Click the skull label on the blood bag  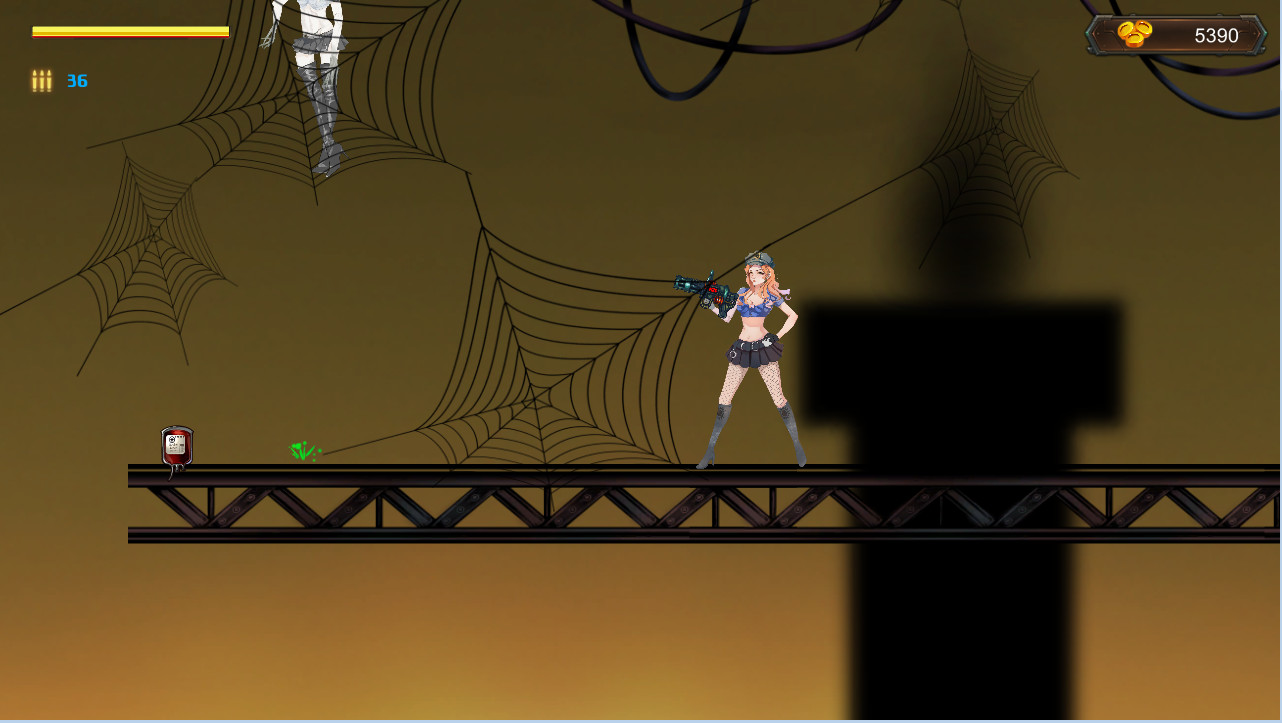(x=172, y=439)
